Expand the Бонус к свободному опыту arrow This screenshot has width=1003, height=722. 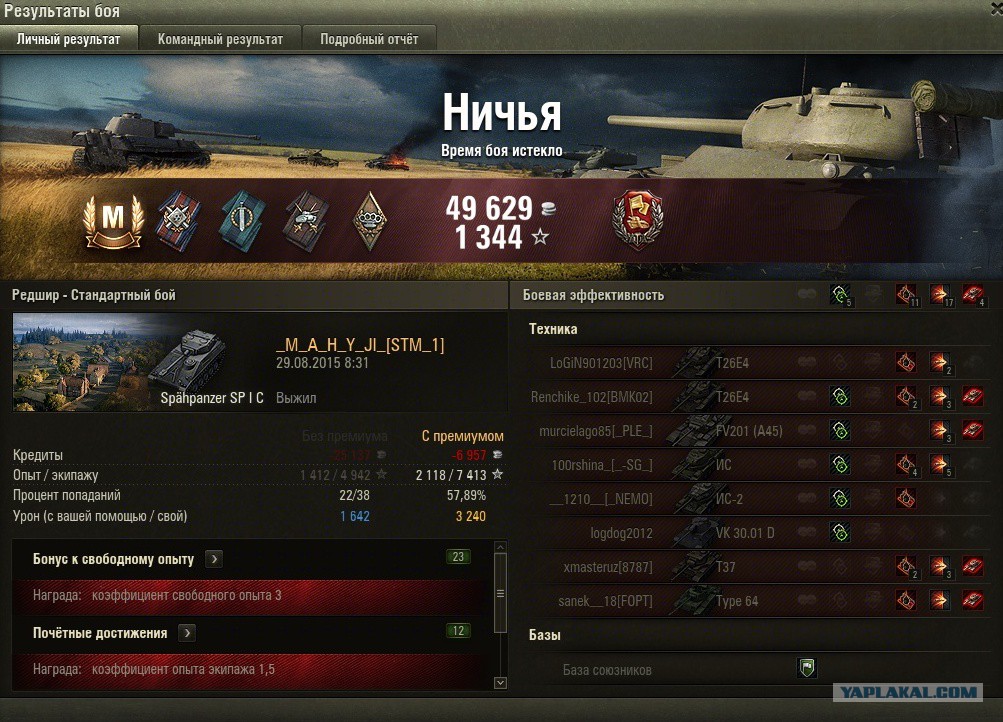tap(215, 559)
